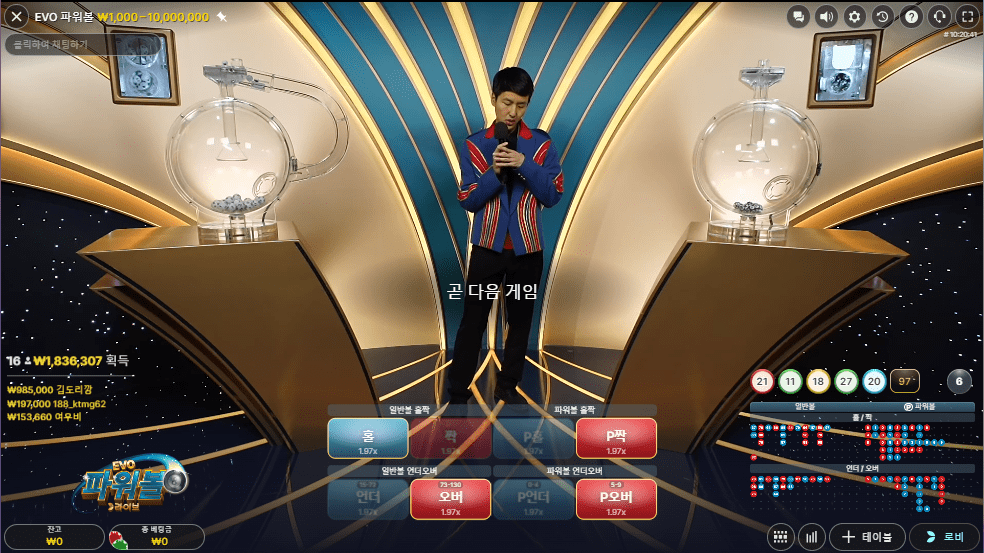The image size is (984, 553).
Task: Show bet history with the clock icon
Action: point(882,16)
